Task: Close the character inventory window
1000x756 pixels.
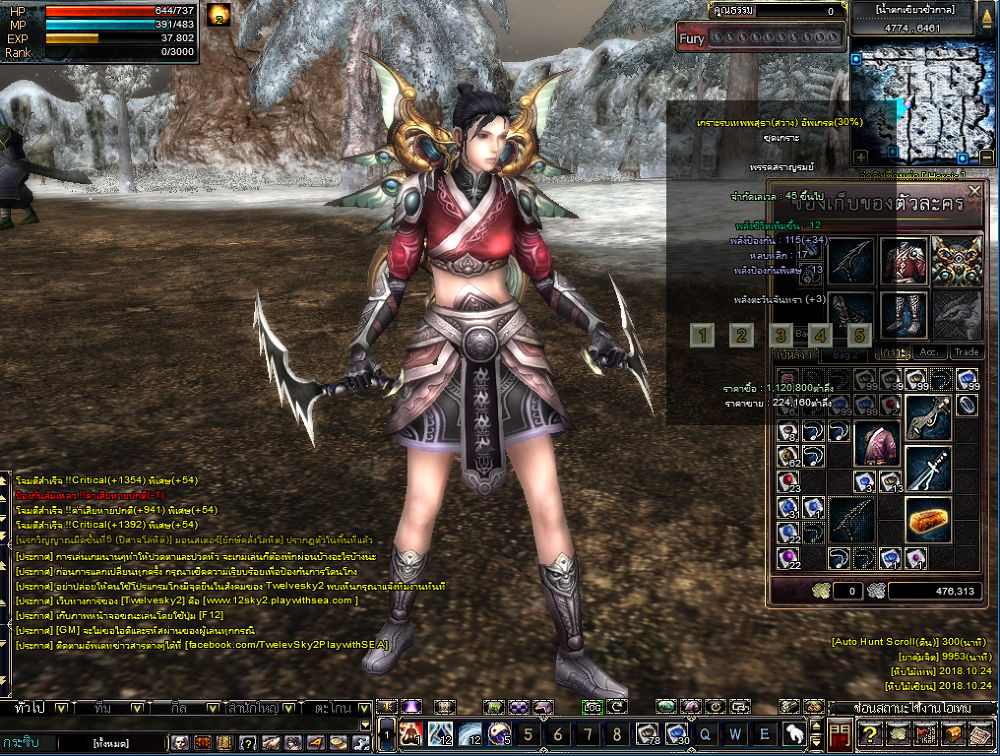Action: [975, 190]
